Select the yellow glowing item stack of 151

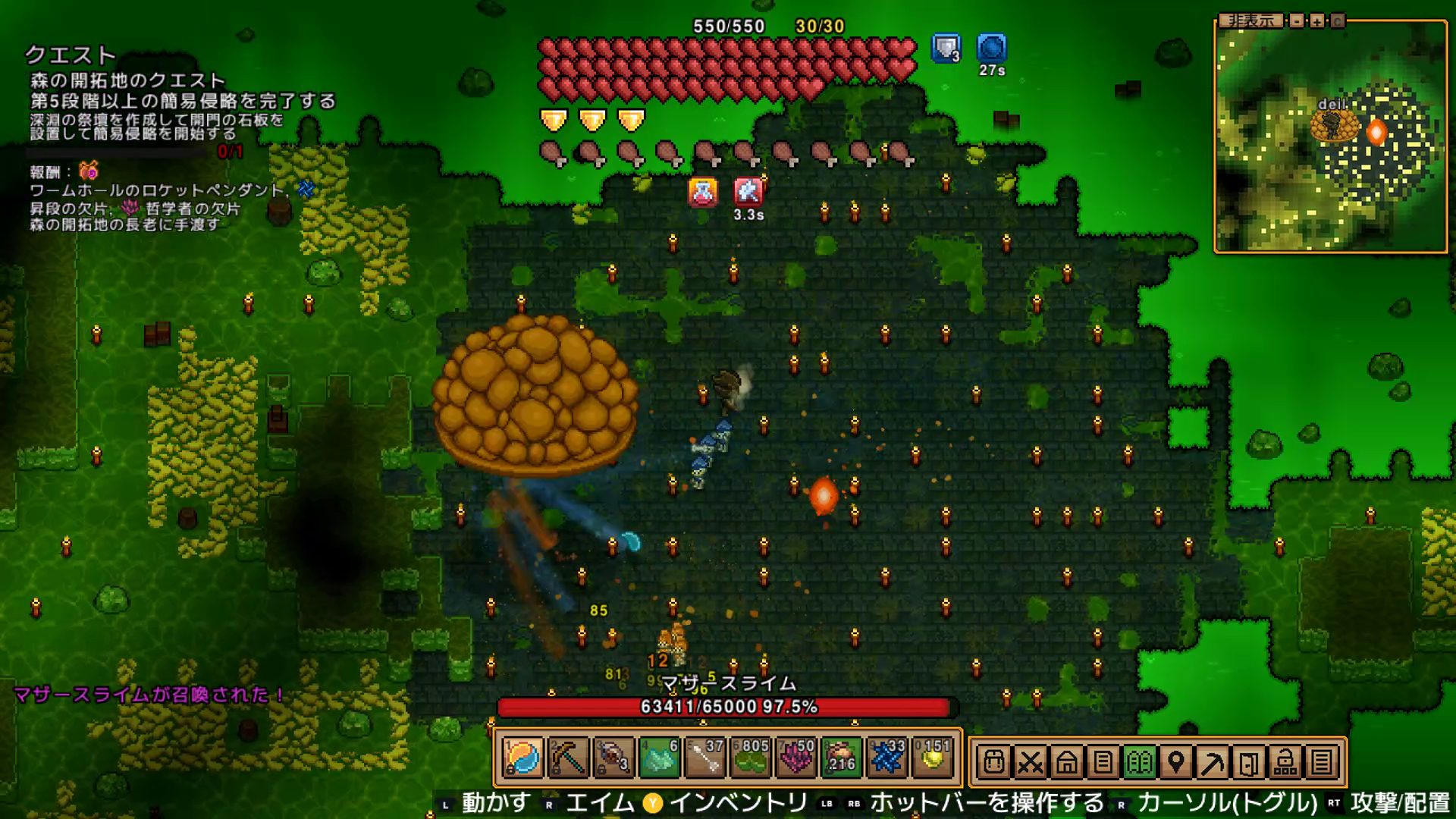coord(932,758)
